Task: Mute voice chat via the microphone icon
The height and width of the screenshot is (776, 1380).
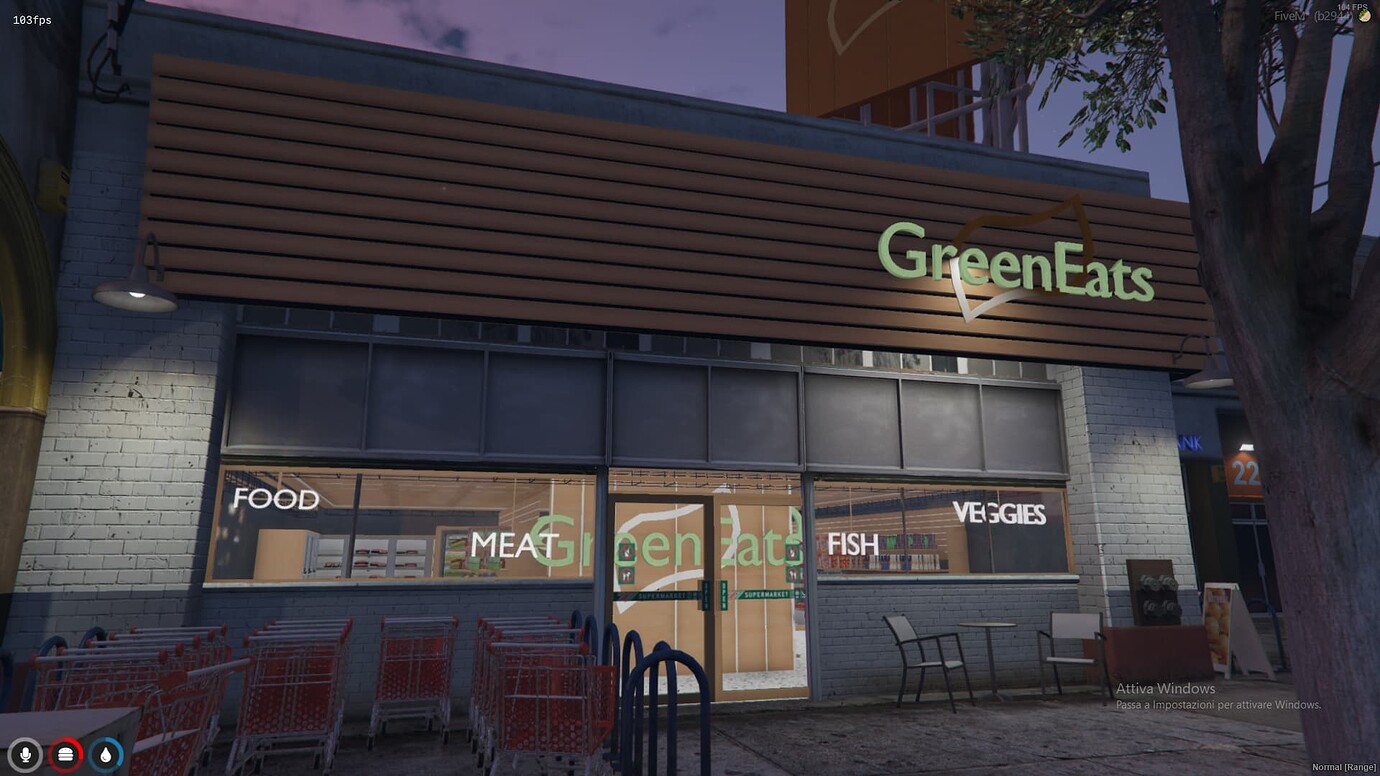Action: tap(24, 755)
